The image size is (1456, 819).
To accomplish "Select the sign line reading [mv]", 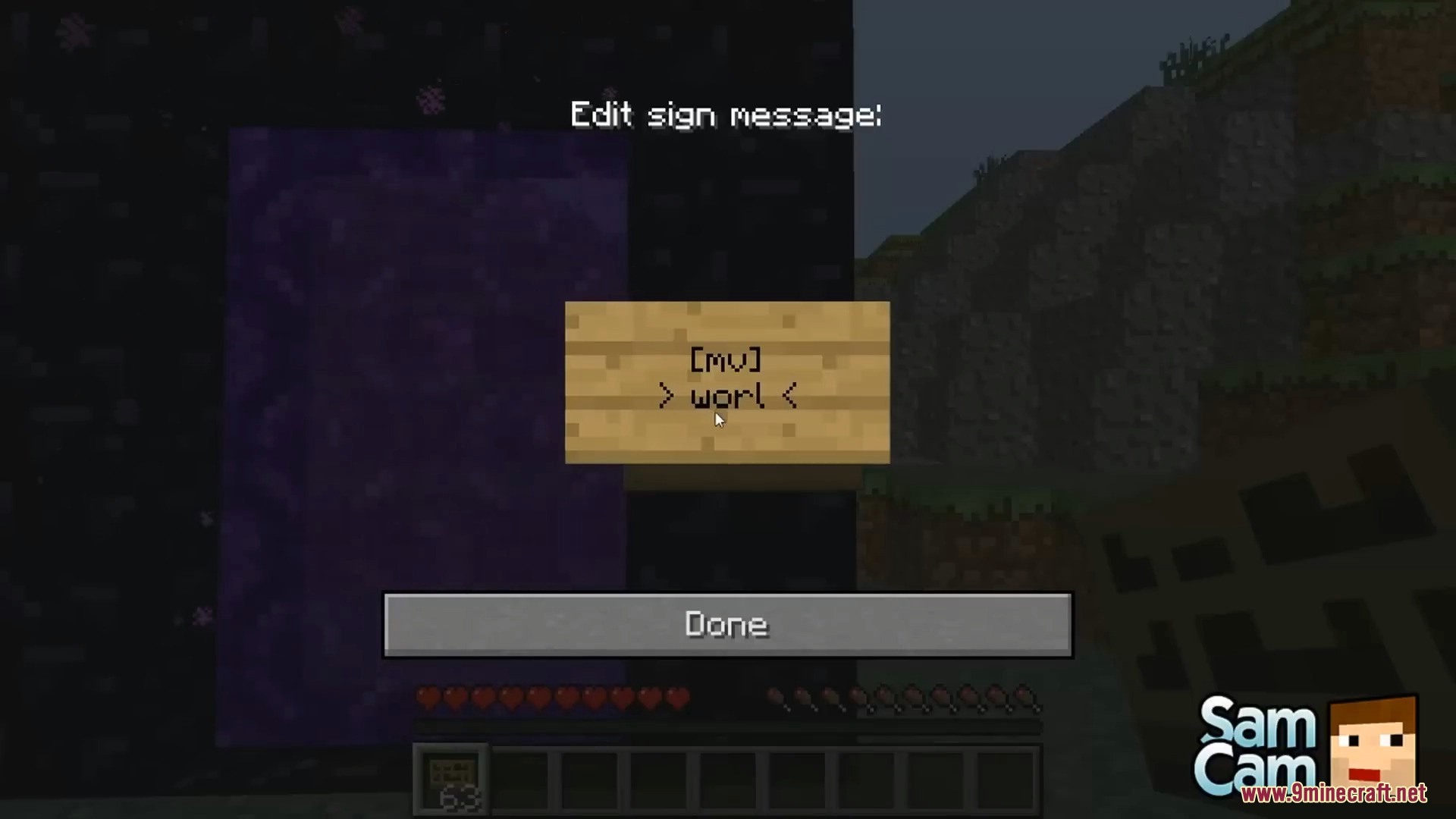I will coord(725,362).
